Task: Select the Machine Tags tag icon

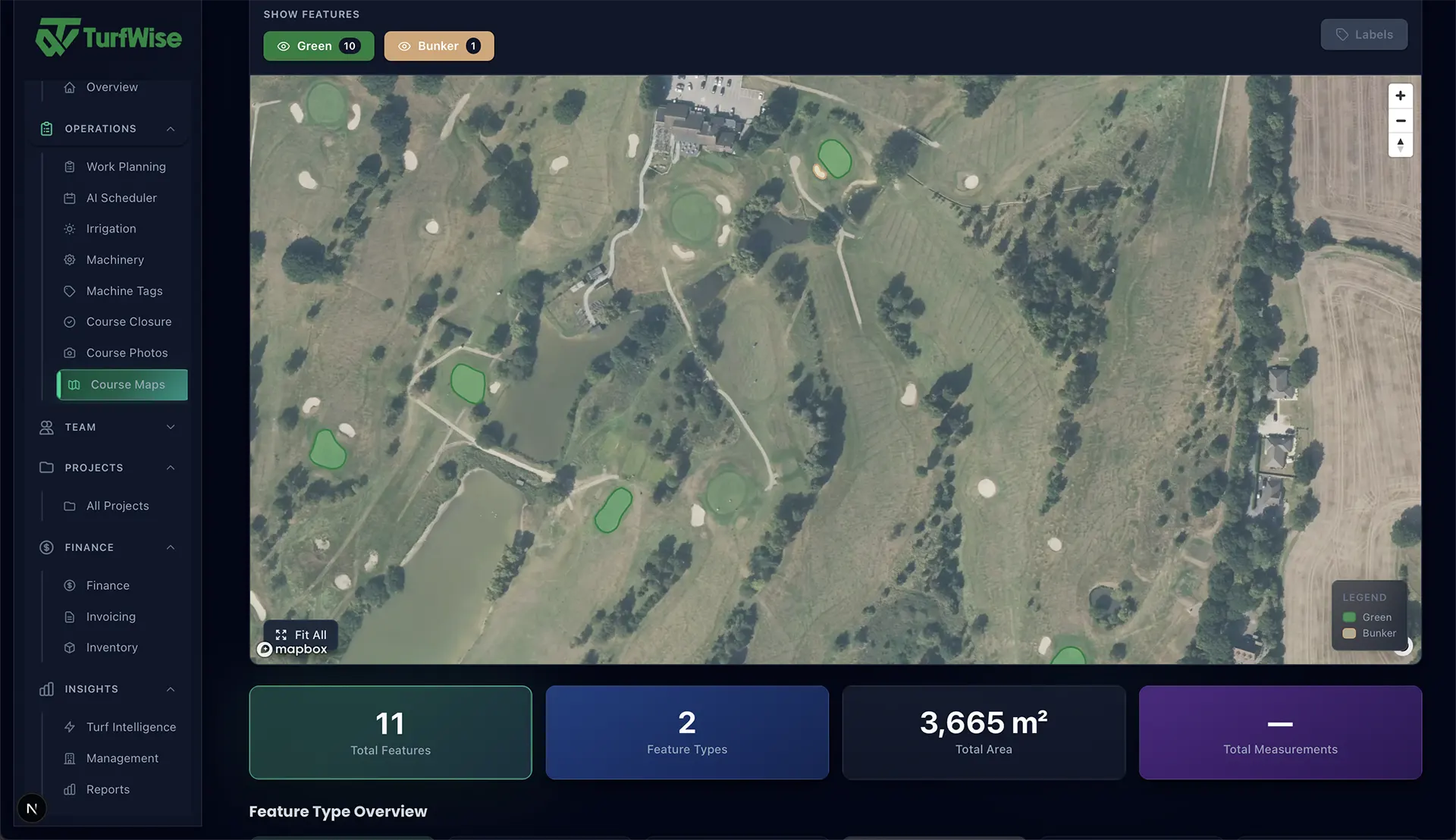Action: coord(69,290)
